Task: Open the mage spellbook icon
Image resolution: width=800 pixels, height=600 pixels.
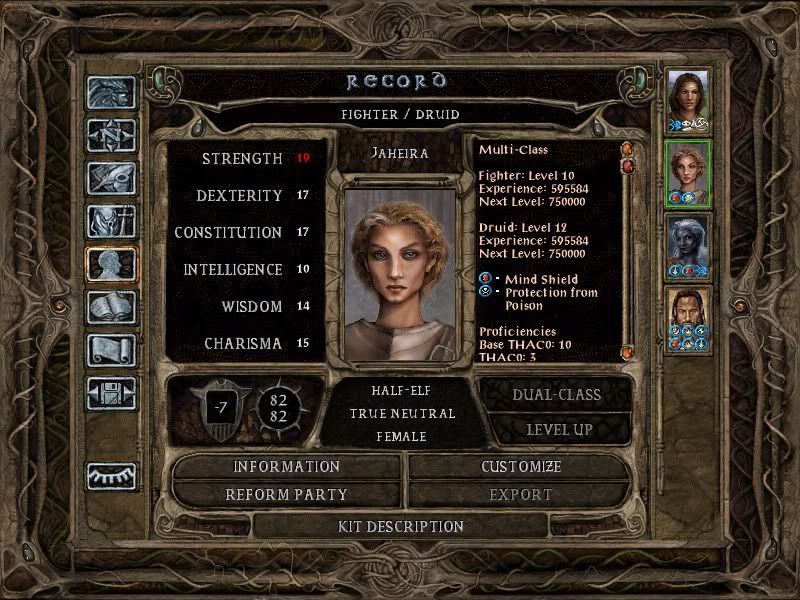Action: click(111, 307)
